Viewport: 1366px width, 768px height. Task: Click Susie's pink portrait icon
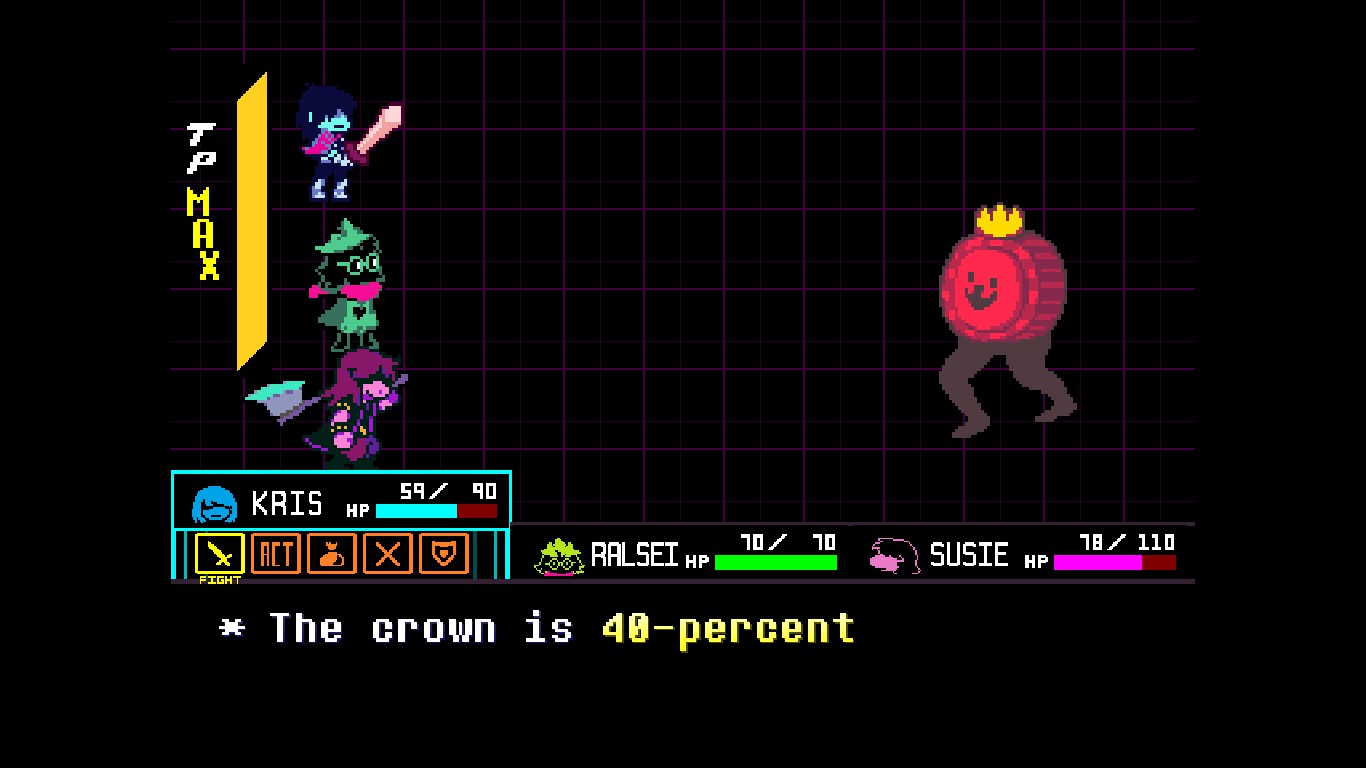pos(893,556)
